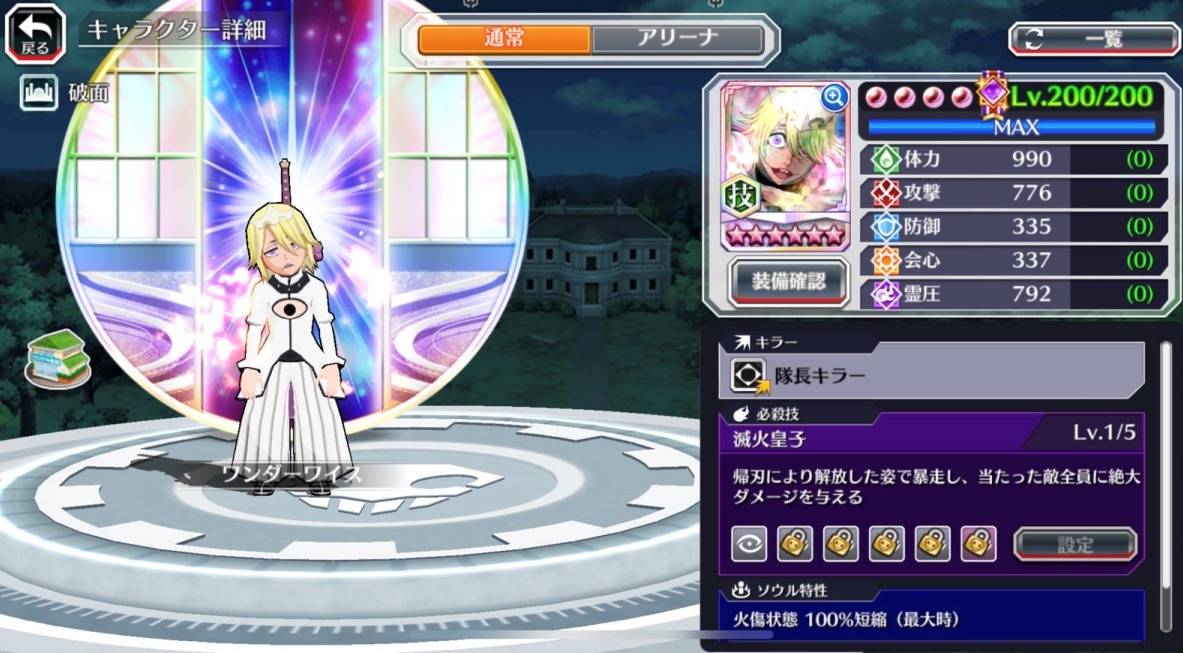
Task: Enlarge the character portrait with the magnifier
Action: [833, 96]
